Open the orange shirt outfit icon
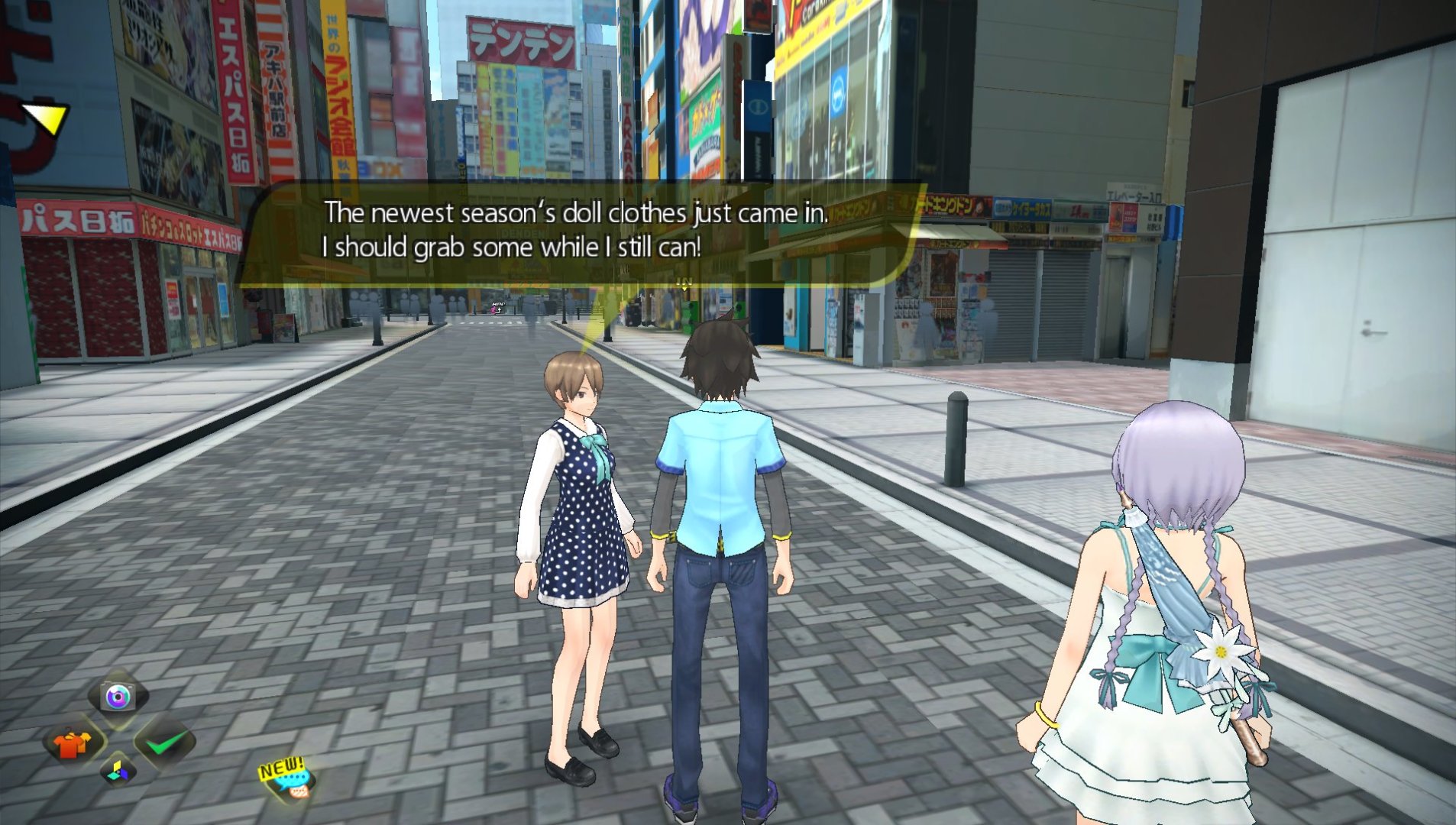Viewport: 1456px width, 825px height. click(x=72, y=742)
